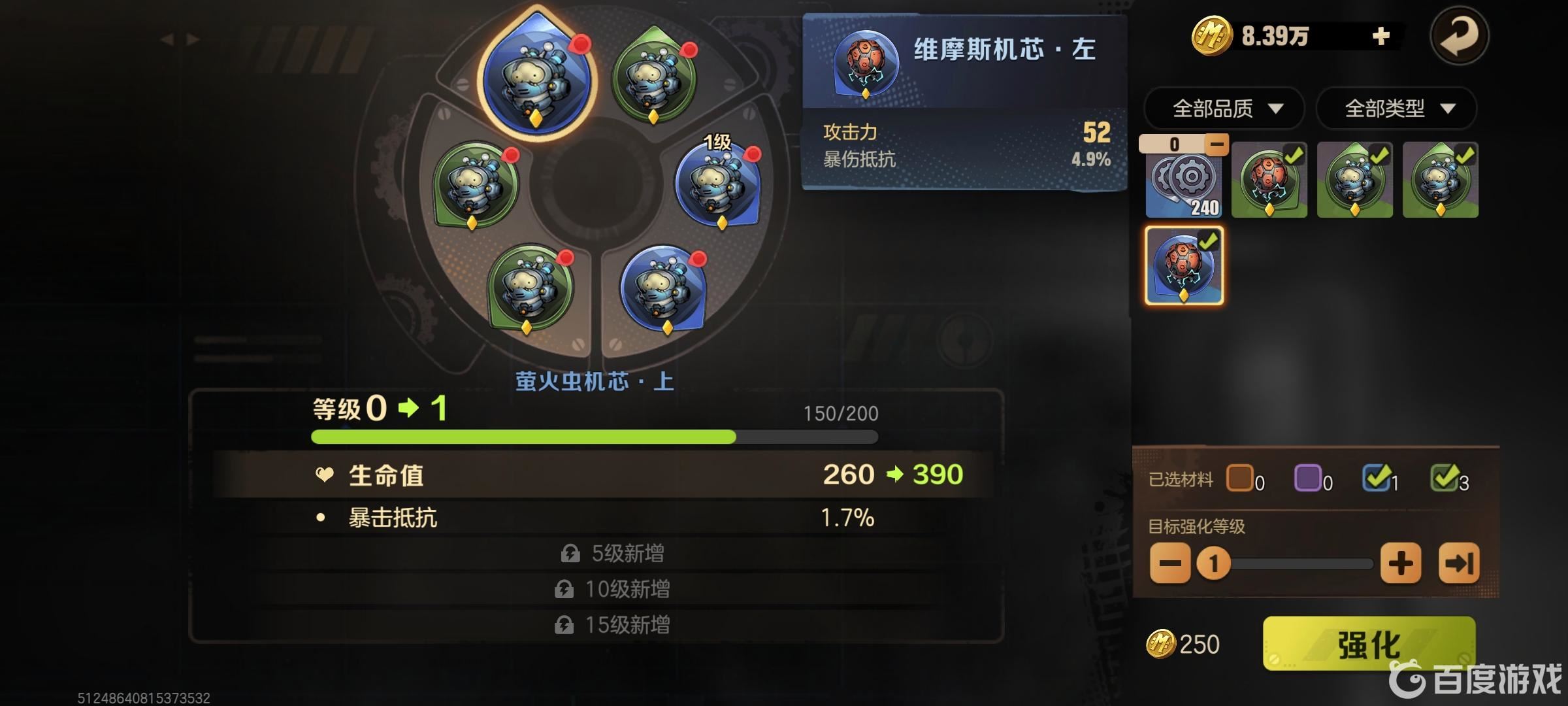Deselect the green-backed red 维摩斯机芯 material

pos(1269,181)
